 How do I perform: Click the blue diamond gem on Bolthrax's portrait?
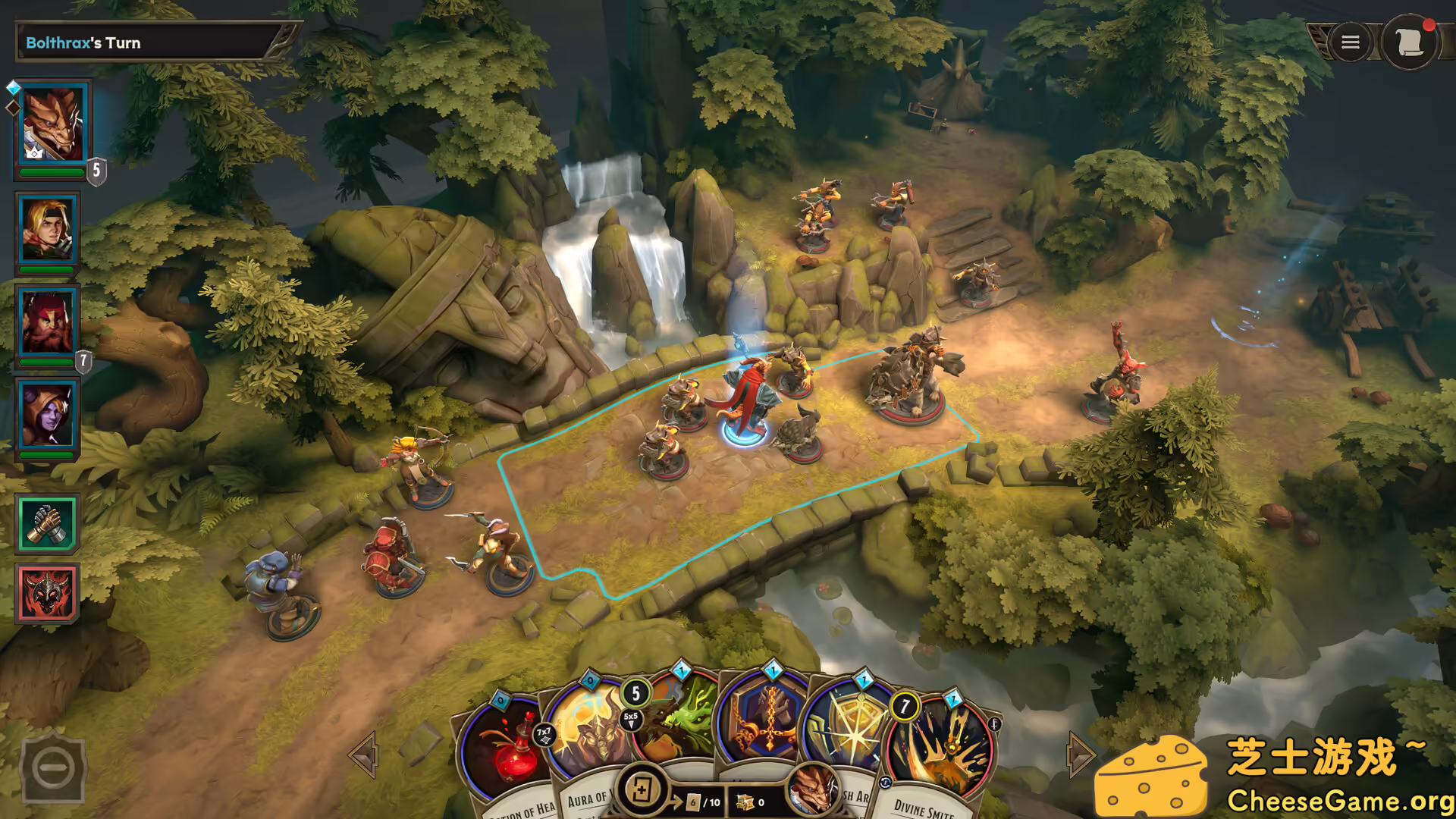(x=11, y=87)
